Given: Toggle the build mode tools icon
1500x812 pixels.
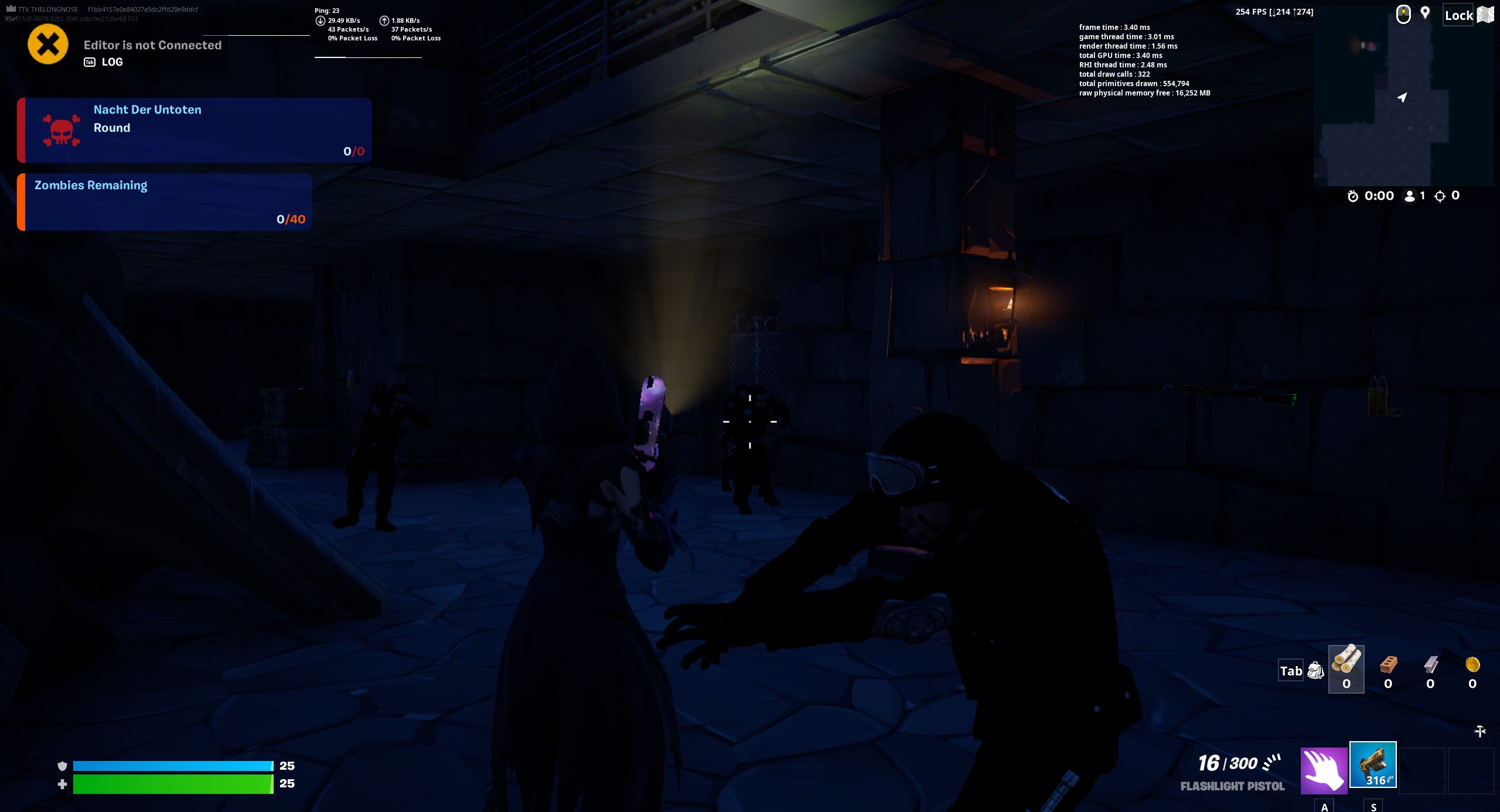Looking at the screenshot, I should coord(1480,731).
